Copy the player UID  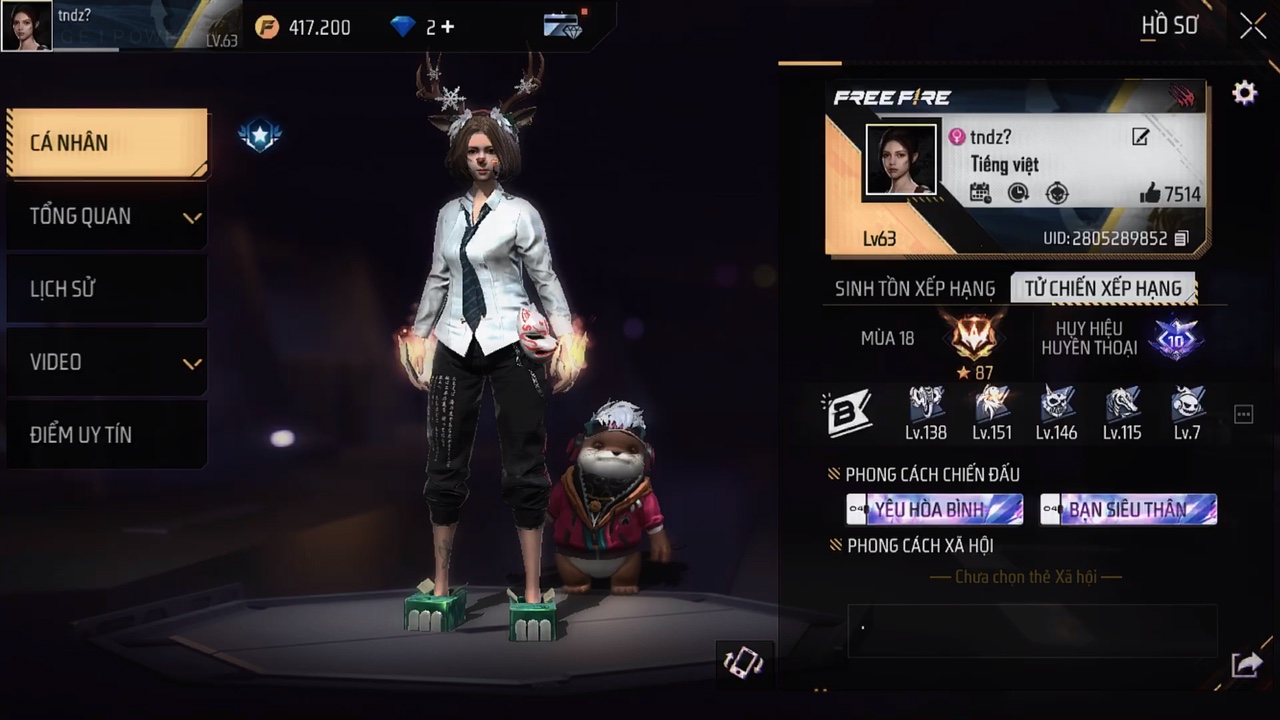click(1181, 239)
